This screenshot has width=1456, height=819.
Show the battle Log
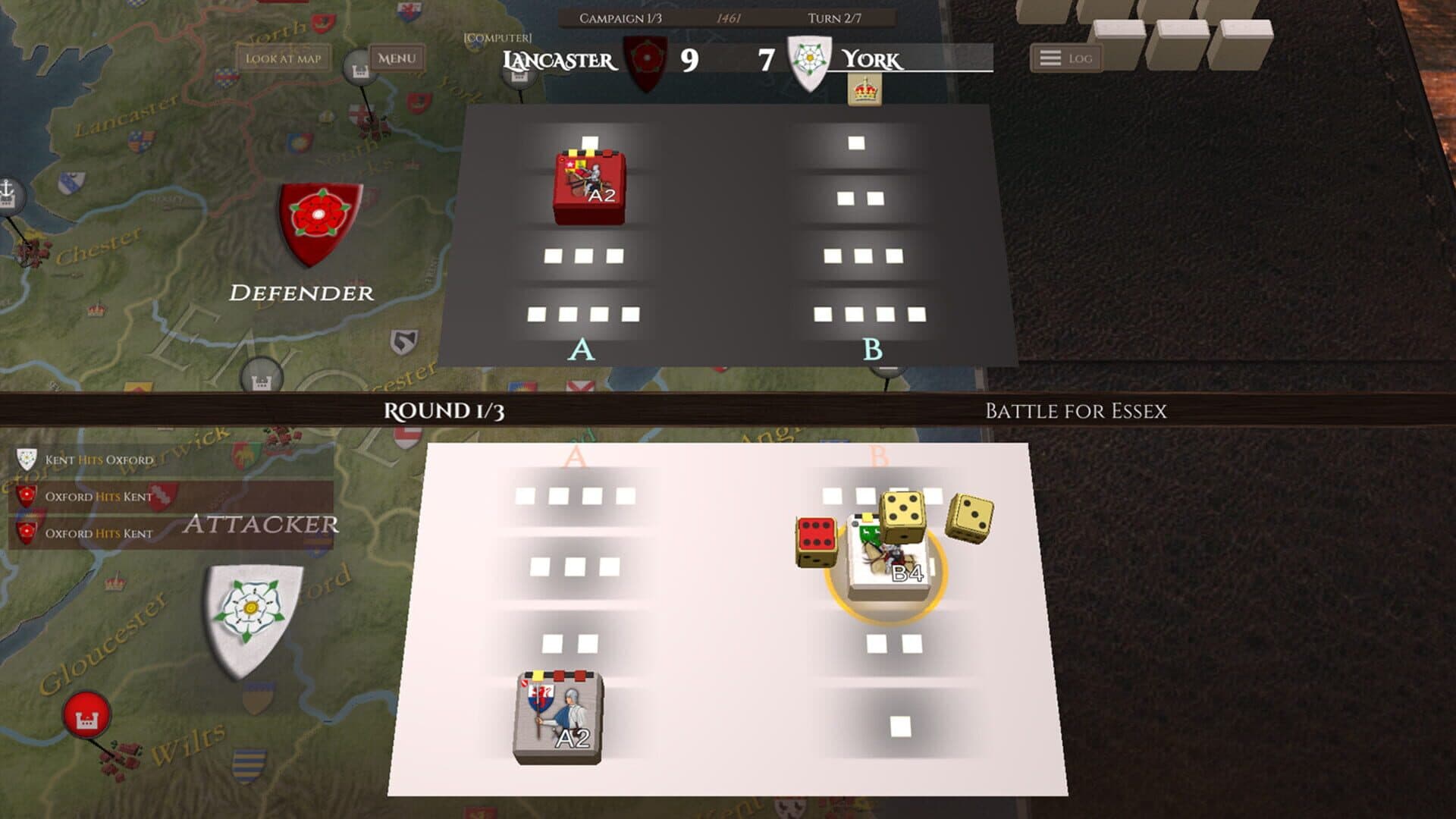pyautogui.click(x=1065, y=58)
